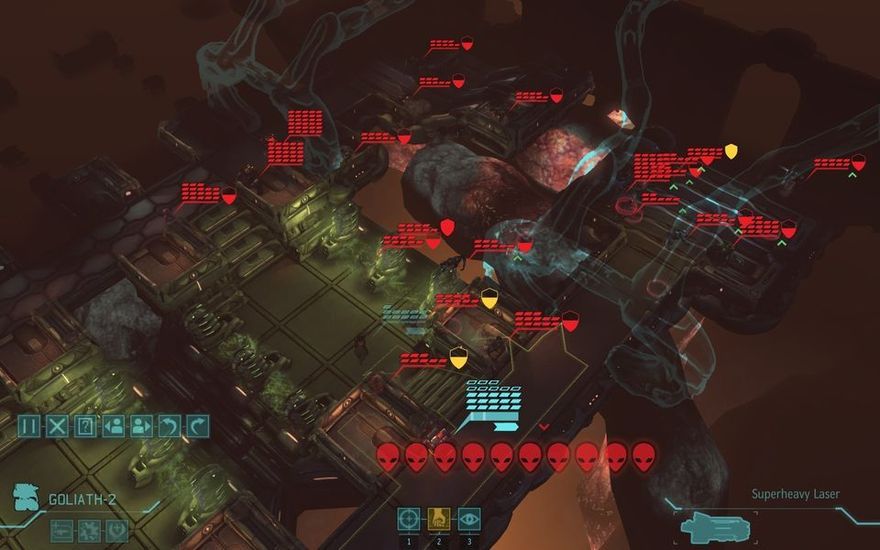Target the first red alien head
This screenshot has width=880, height=550.
tap(389, 457)
